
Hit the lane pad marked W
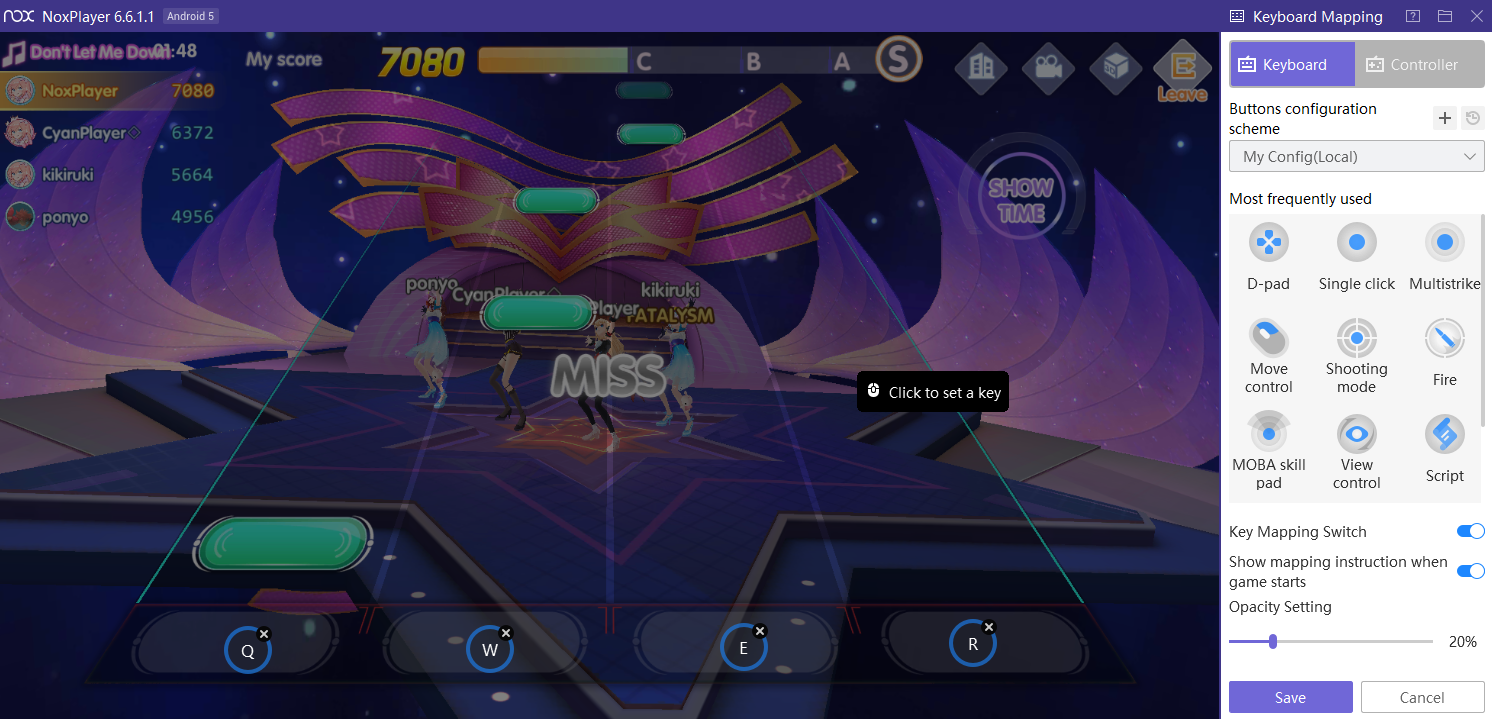point(490,650)
